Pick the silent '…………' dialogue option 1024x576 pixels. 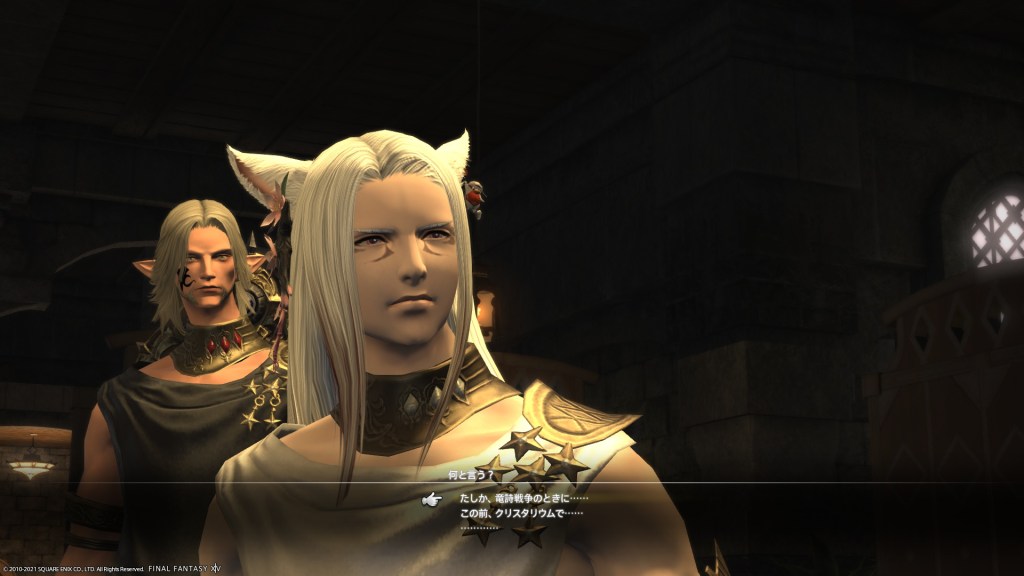coord(479,527)
